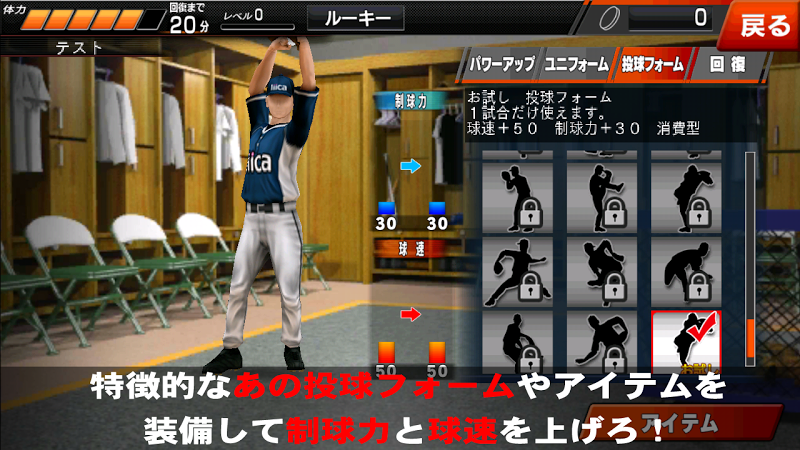
Task: Select the 投球フォーム tab
Action: pyautogui.click(x=651, y=64)
